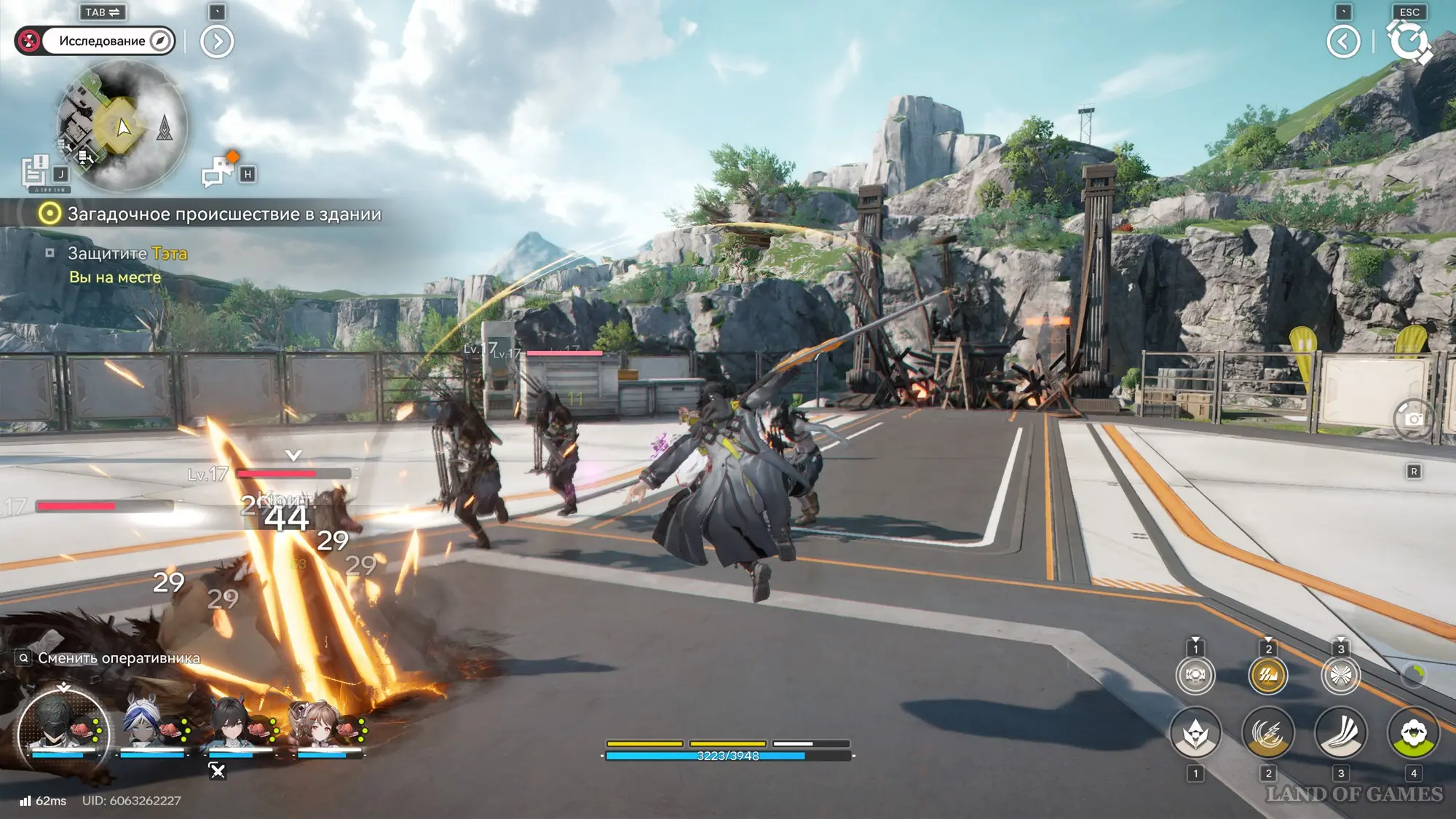This screenshot has height=819, width=1456.
Task: Open the camera photo mode button
Action: coord(1413,419)
